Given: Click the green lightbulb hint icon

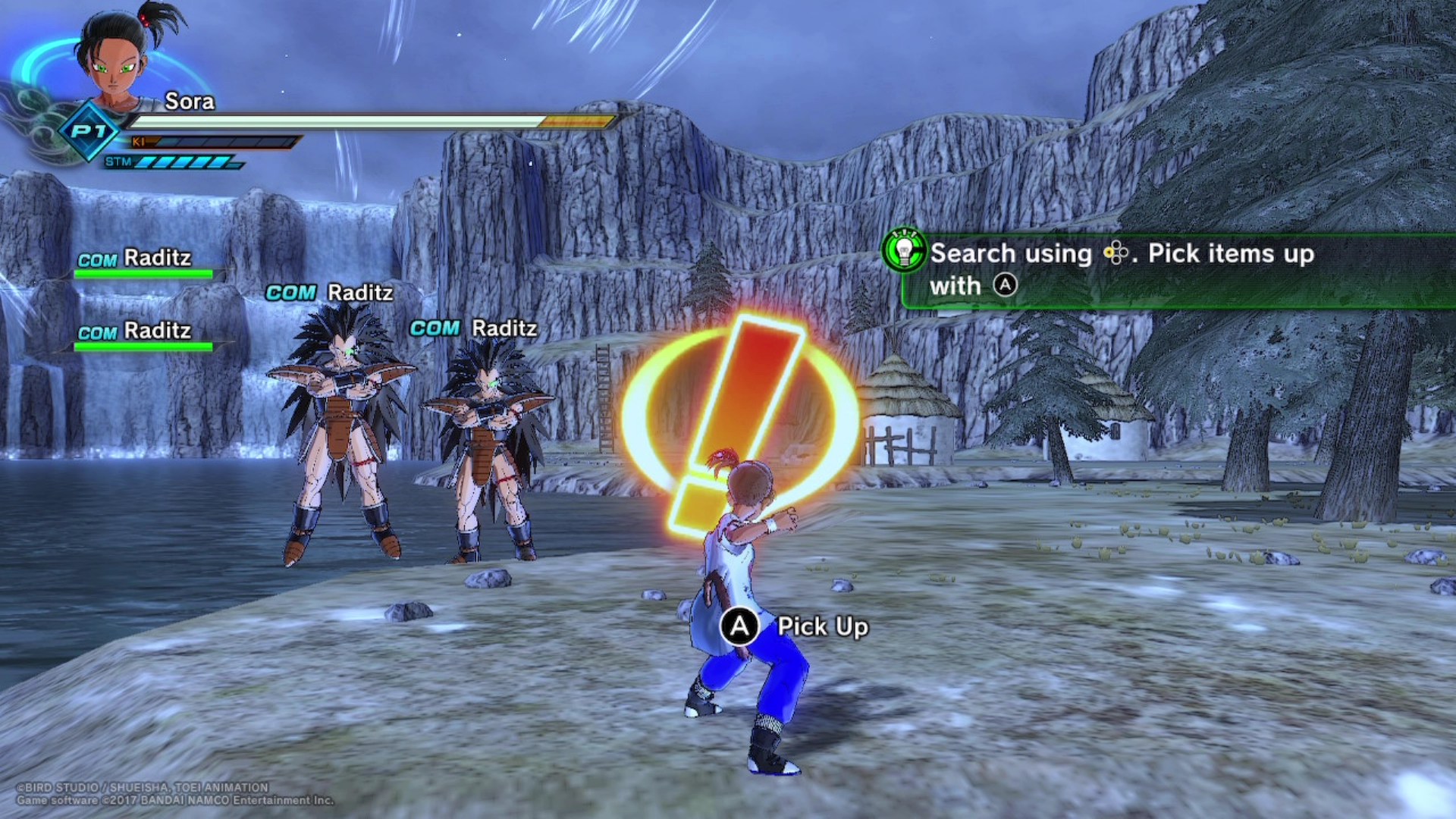Looking at the screenshot, I should click(904, 251).
